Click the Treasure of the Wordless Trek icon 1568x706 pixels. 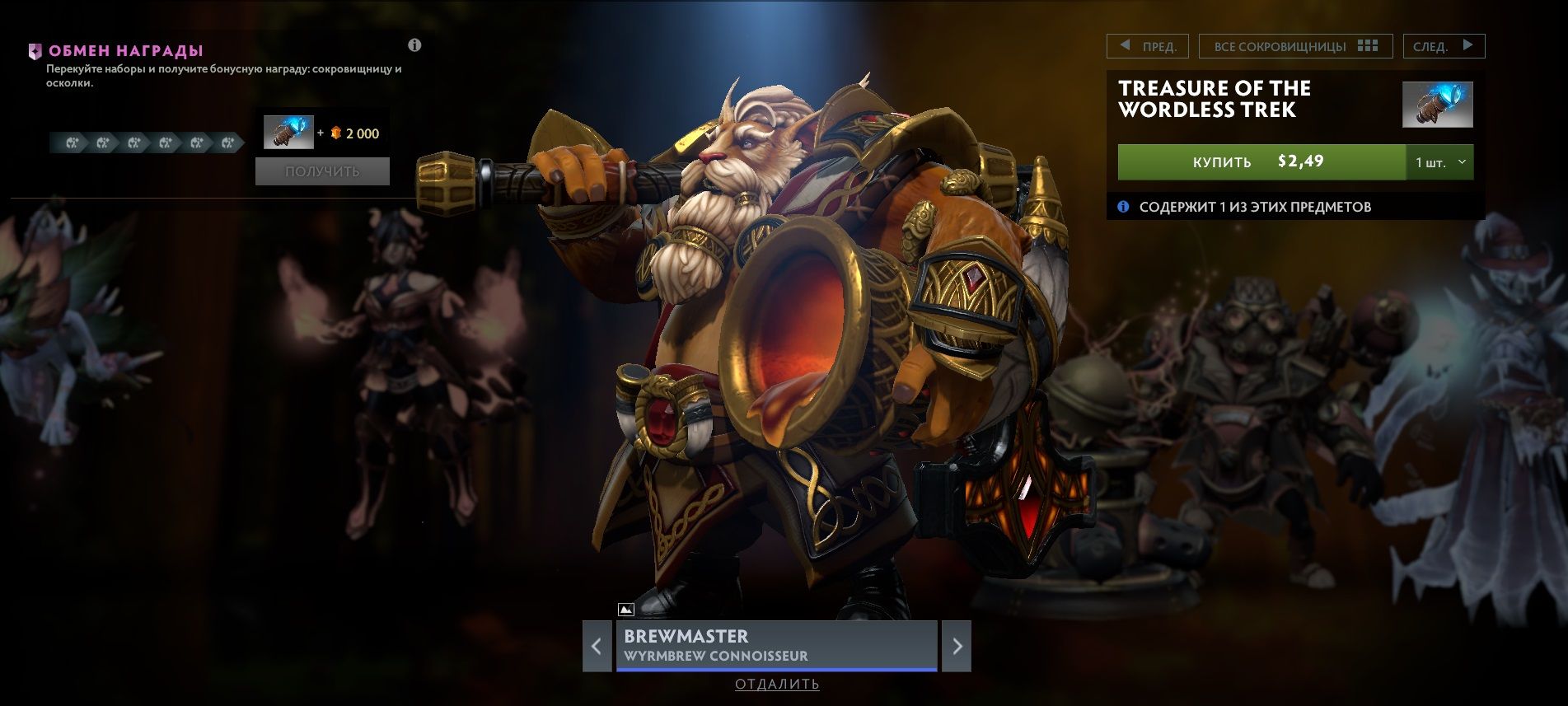click(x=1437, y=105)
